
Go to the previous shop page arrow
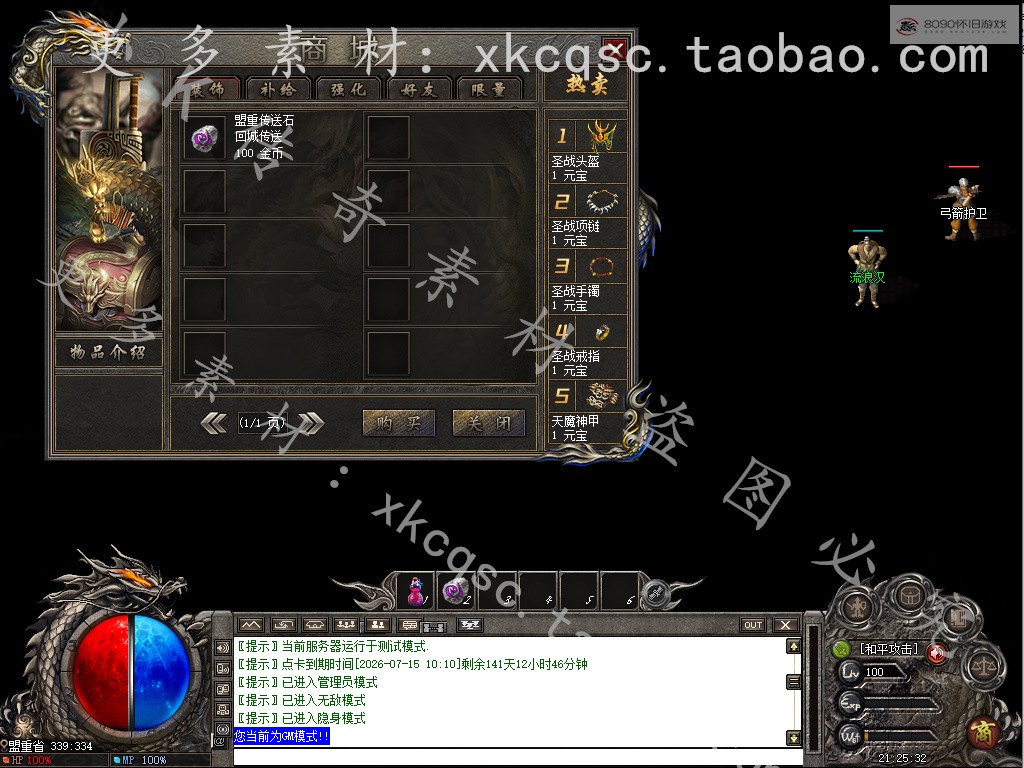215,423
